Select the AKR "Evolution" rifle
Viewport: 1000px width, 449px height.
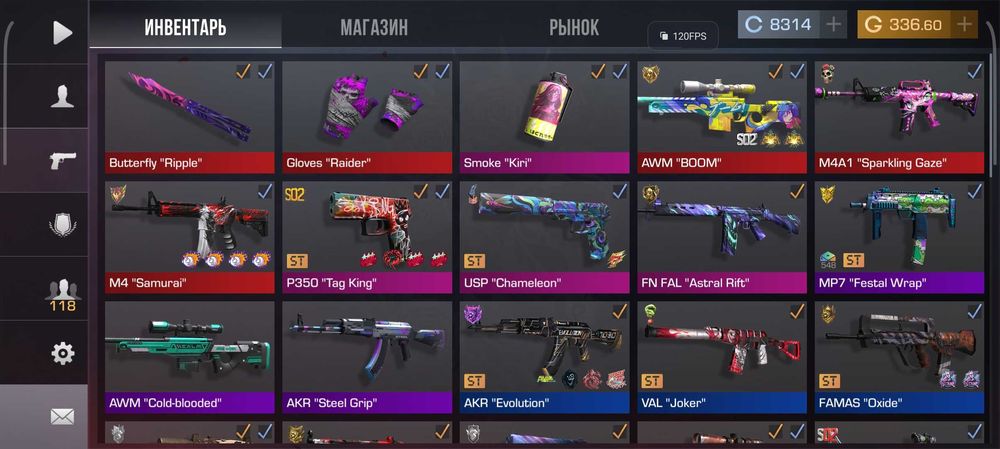point(544,358)
